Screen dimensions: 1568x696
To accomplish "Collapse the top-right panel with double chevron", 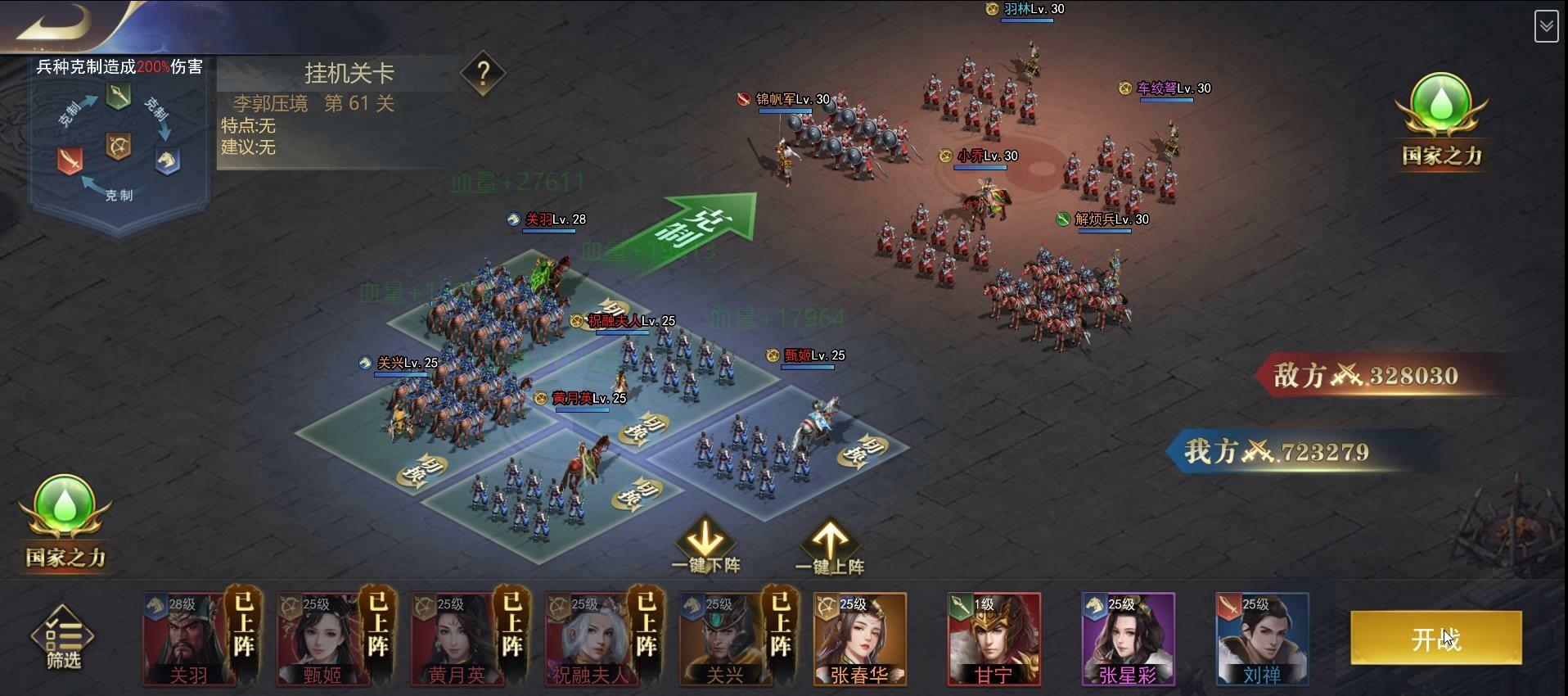I will coord(1546,25).
